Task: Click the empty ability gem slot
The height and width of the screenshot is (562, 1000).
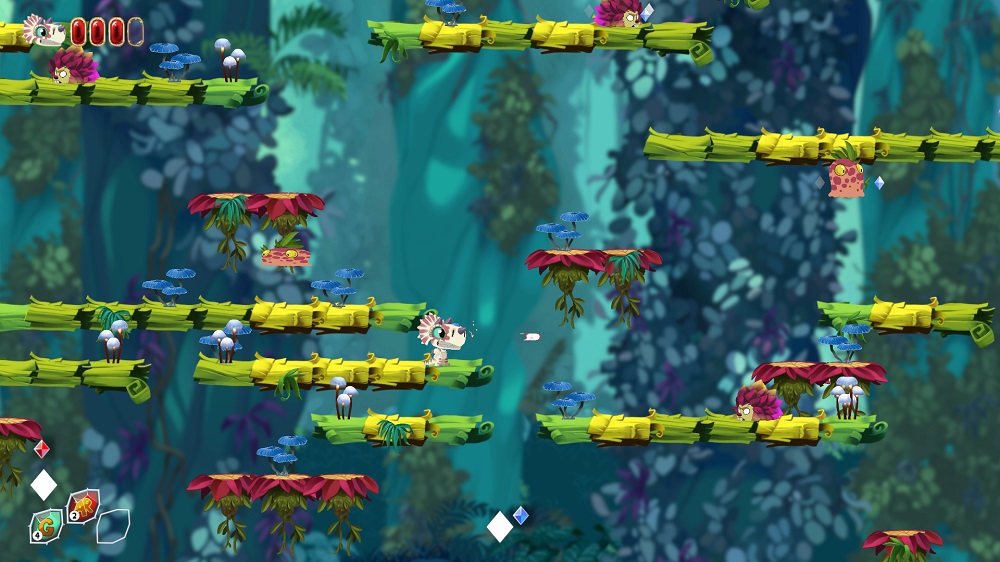Action: [x=113, y=525]
